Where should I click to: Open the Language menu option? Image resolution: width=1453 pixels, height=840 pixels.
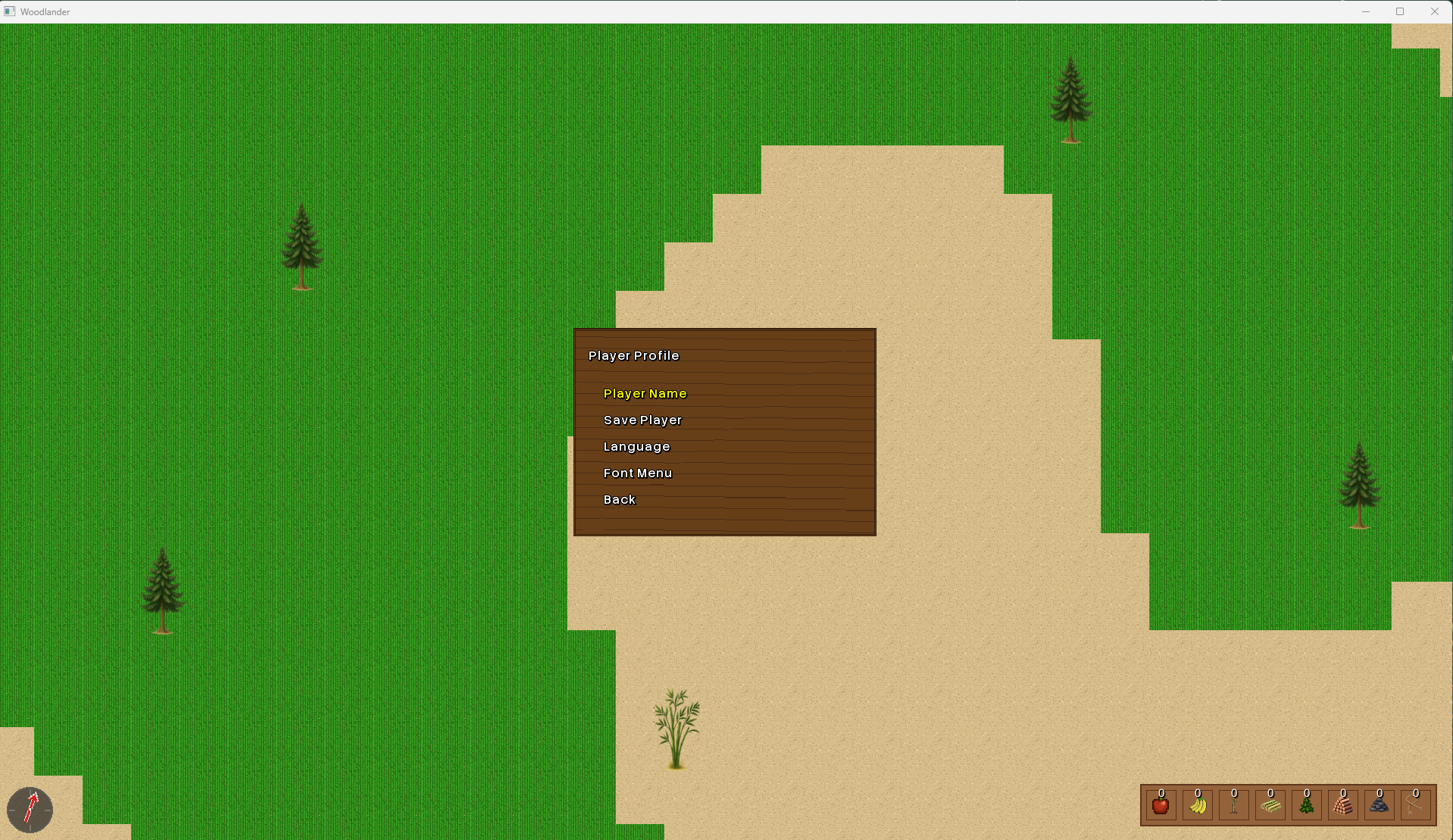tap(636, 446)
